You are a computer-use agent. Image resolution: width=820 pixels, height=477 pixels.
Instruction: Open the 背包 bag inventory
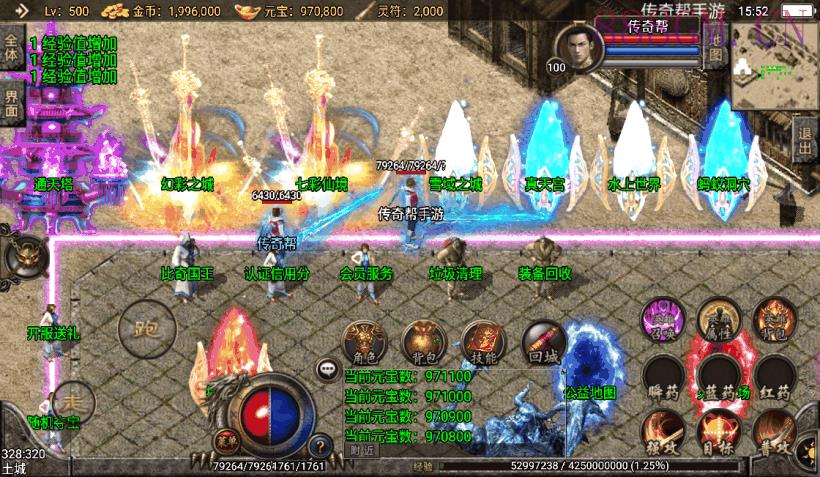[422, 341]
